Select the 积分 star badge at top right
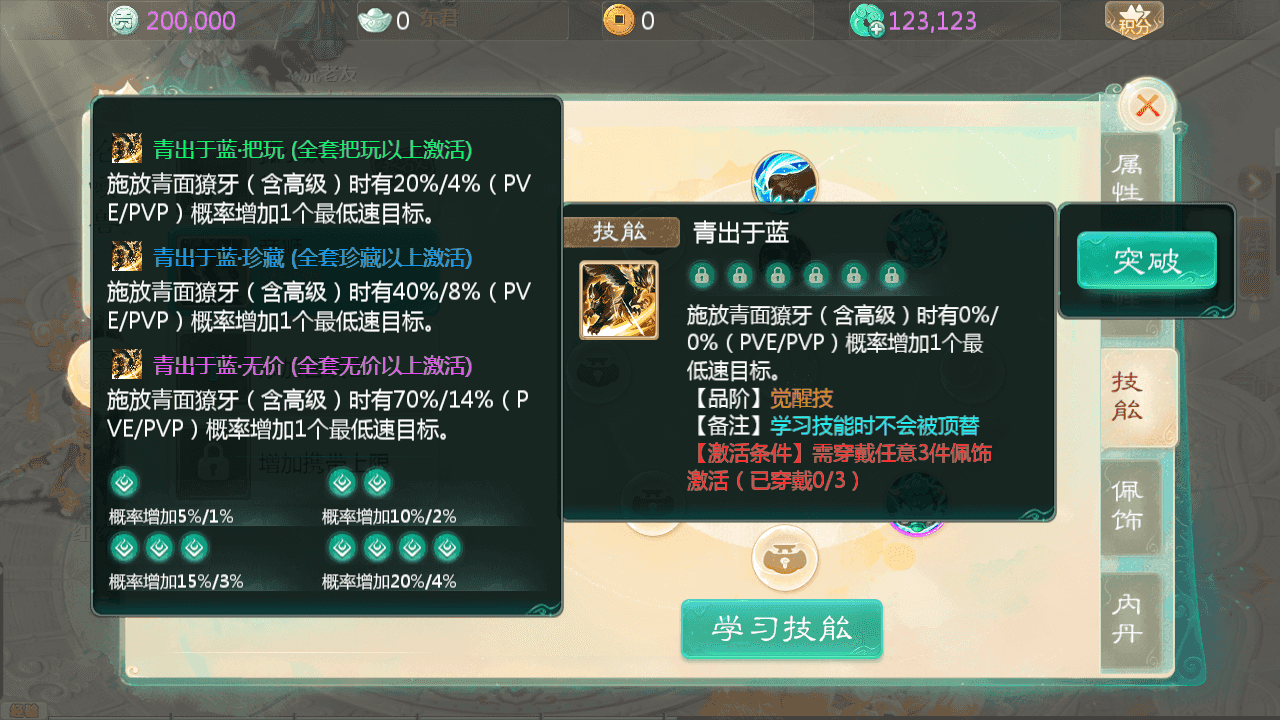This screenshot has height=720, width=1280. 1133,18
